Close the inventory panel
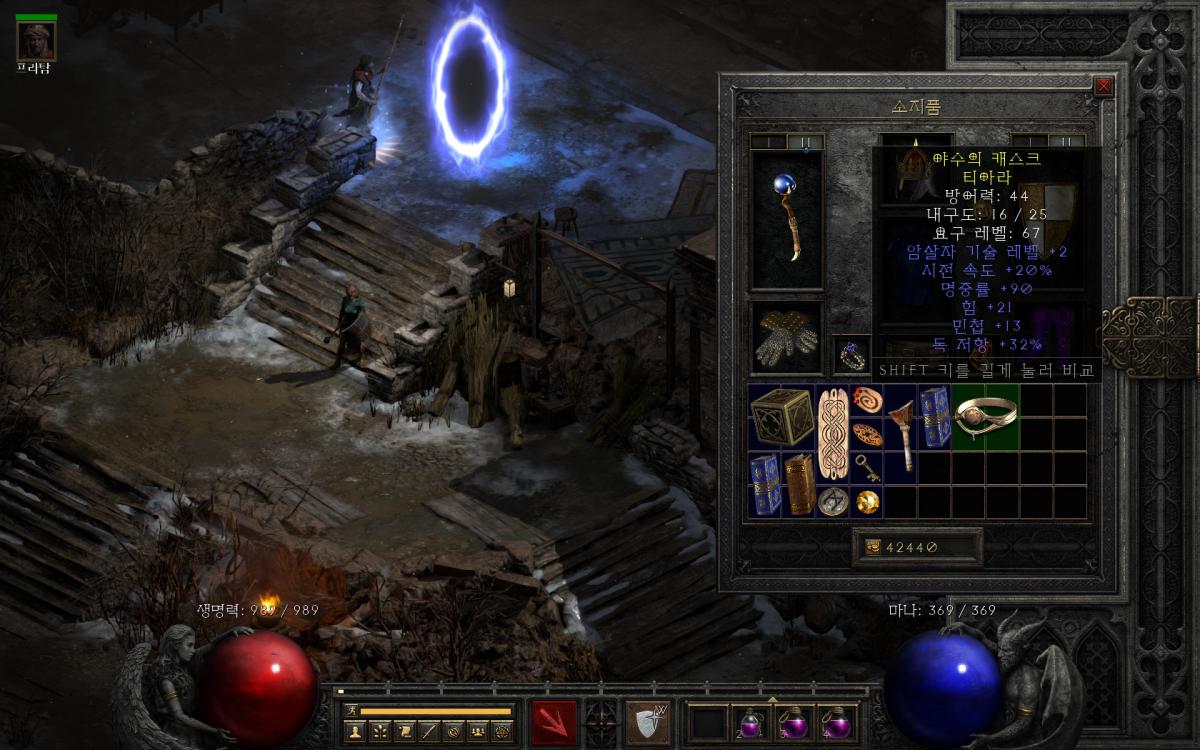 1104,86
